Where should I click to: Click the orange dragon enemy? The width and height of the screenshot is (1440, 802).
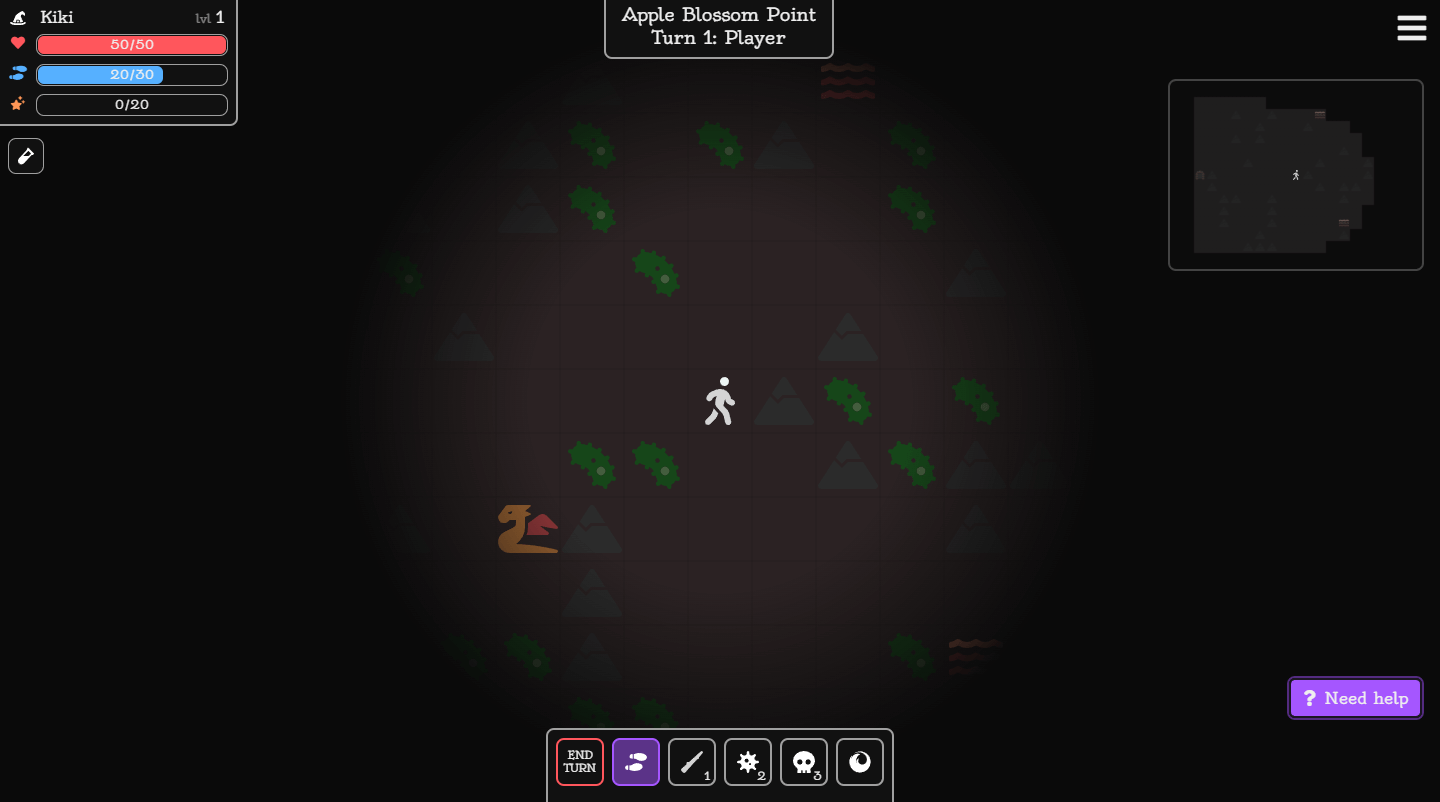coord(527,529)
